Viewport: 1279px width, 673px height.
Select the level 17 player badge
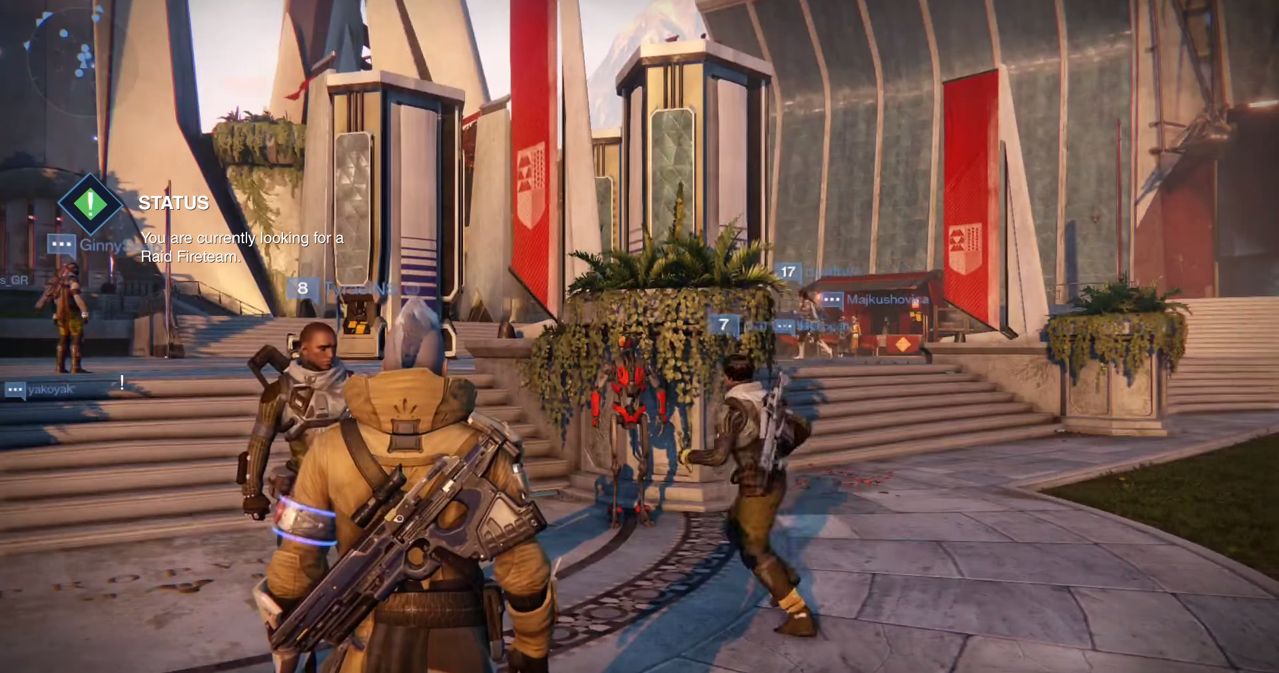(788, 271)
